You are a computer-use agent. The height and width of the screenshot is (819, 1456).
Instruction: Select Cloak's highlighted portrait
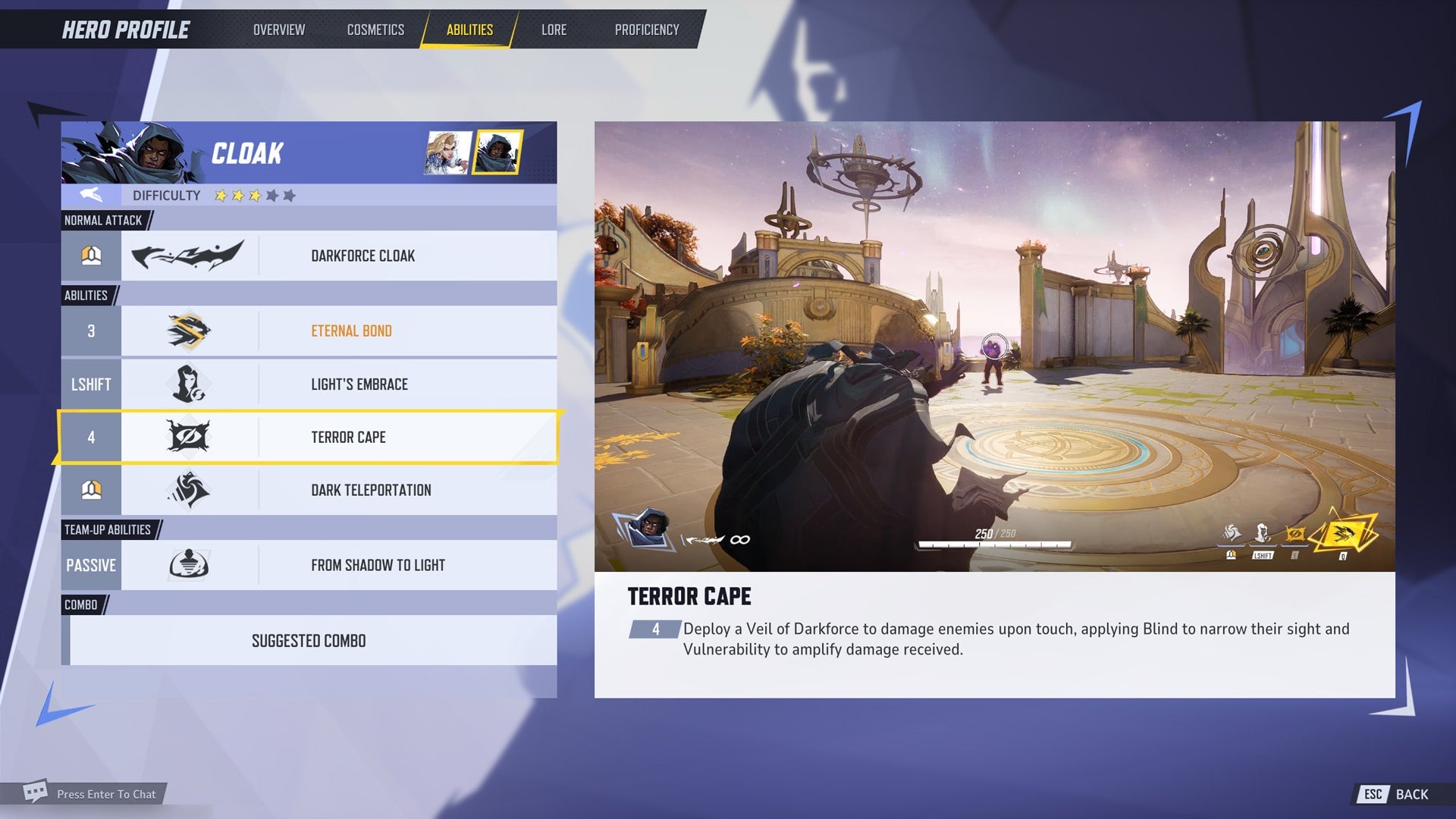tap(500, 152)
